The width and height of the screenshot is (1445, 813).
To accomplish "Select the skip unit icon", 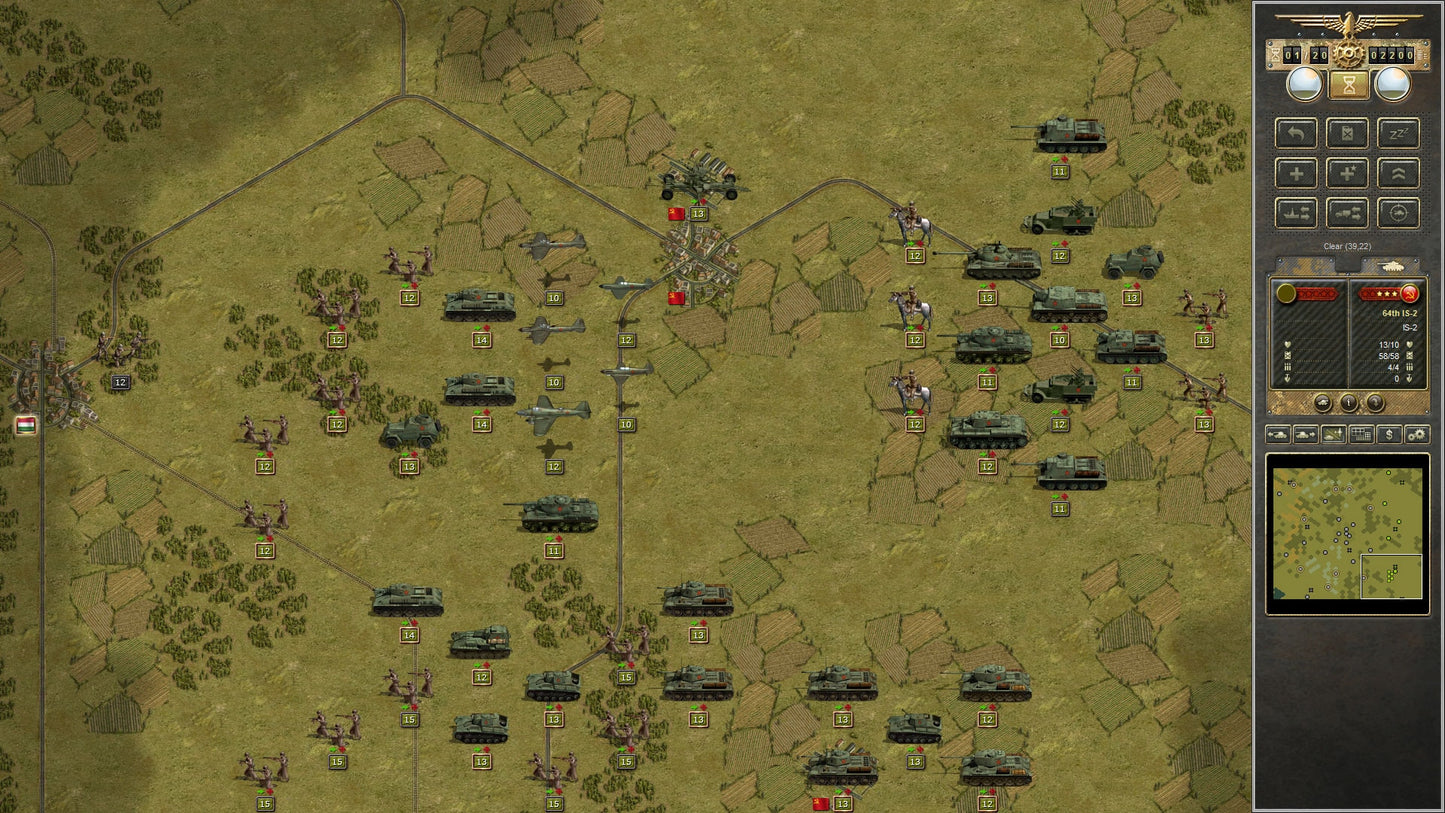I will click(x=1346, y=134).
